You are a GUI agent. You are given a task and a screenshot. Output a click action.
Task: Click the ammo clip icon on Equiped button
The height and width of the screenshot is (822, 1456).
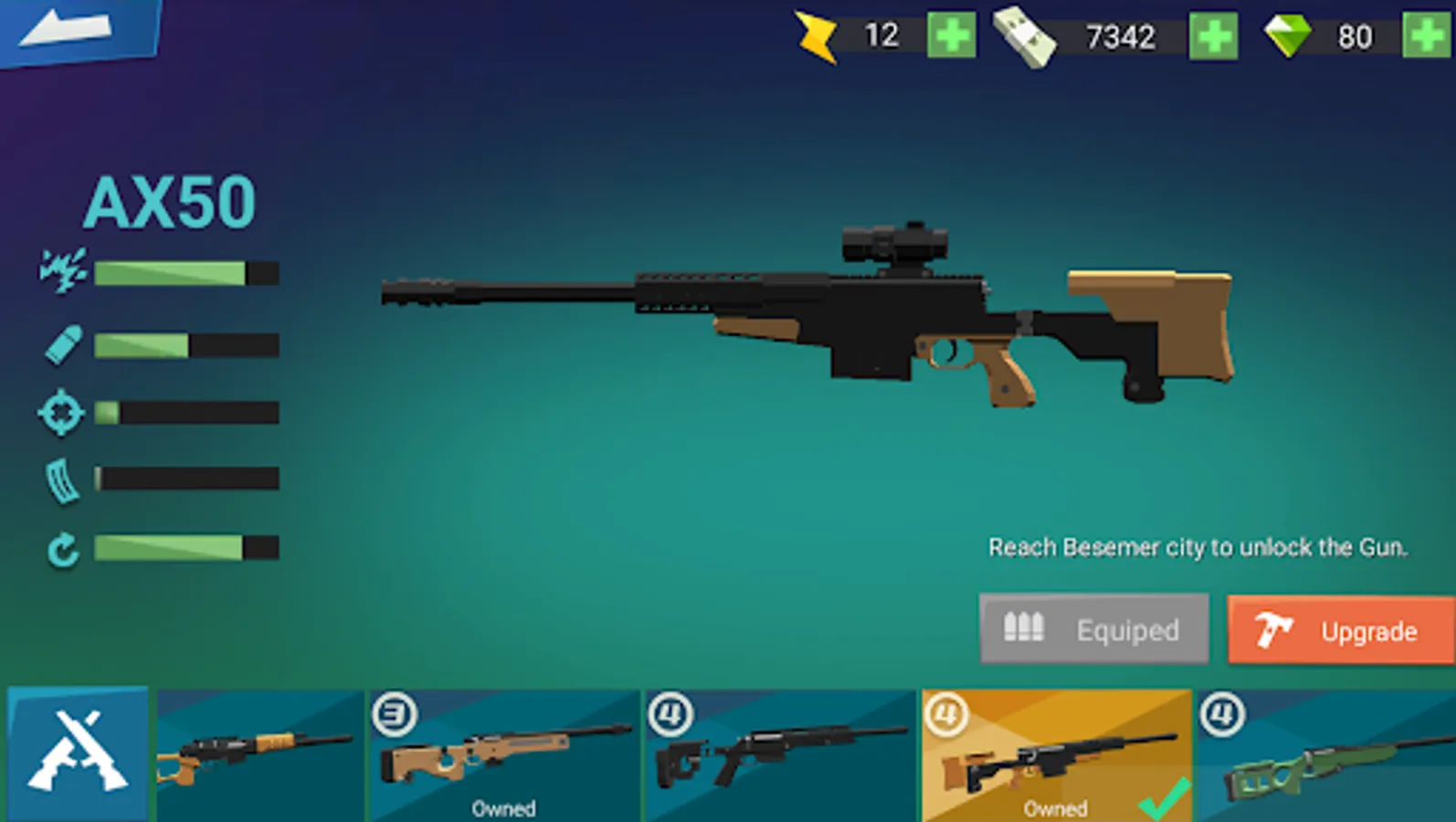[1025, 628]
